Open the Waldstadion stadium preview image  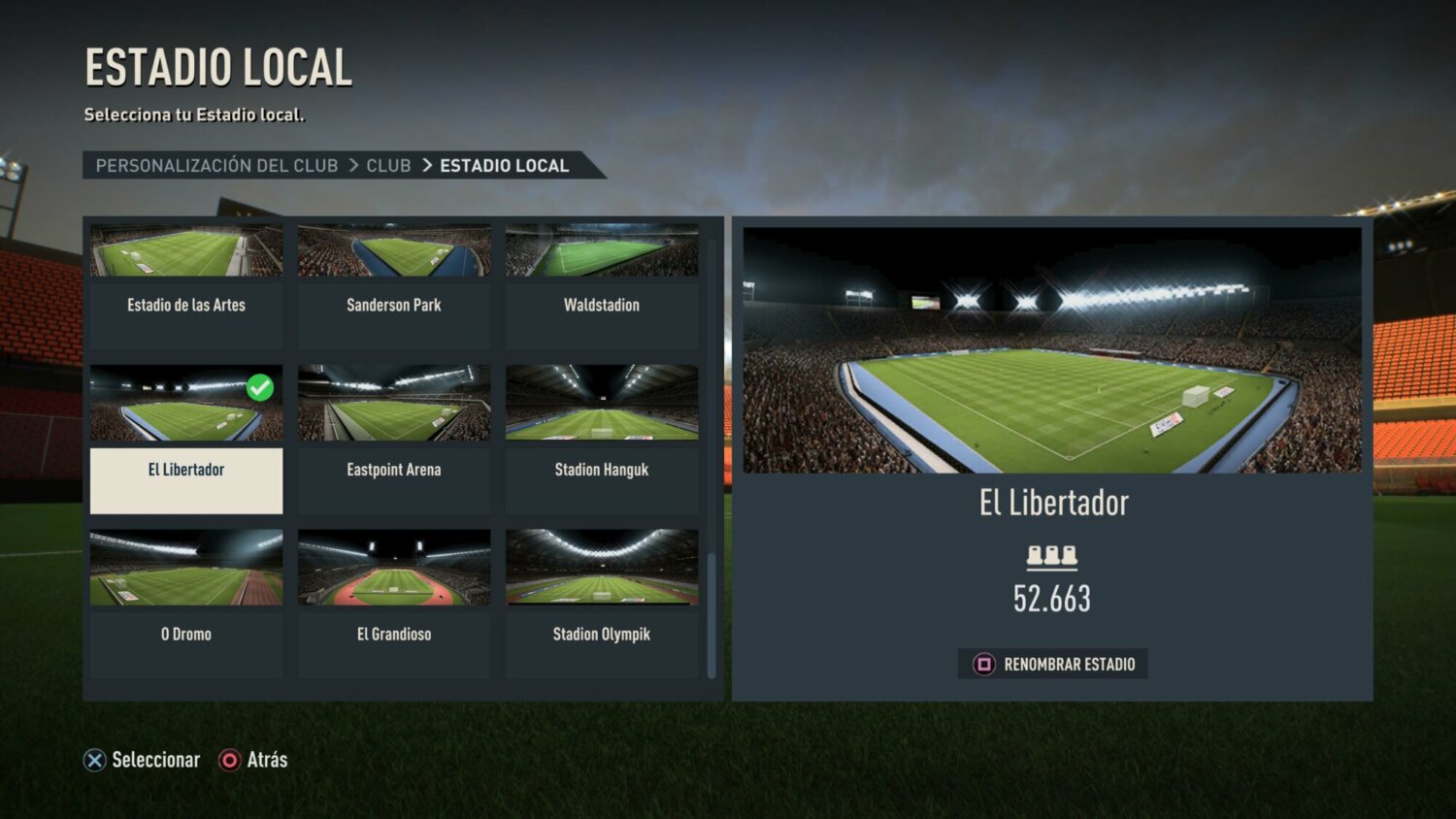[601, 250]
